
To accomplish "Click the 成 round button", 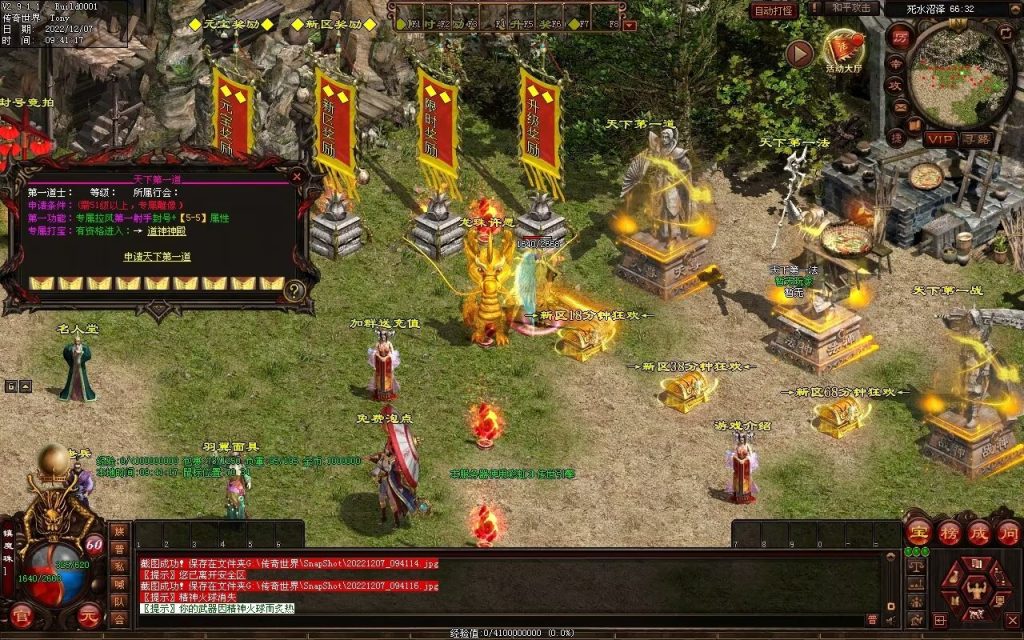I will pyautogui.click(x=978, y=532).
